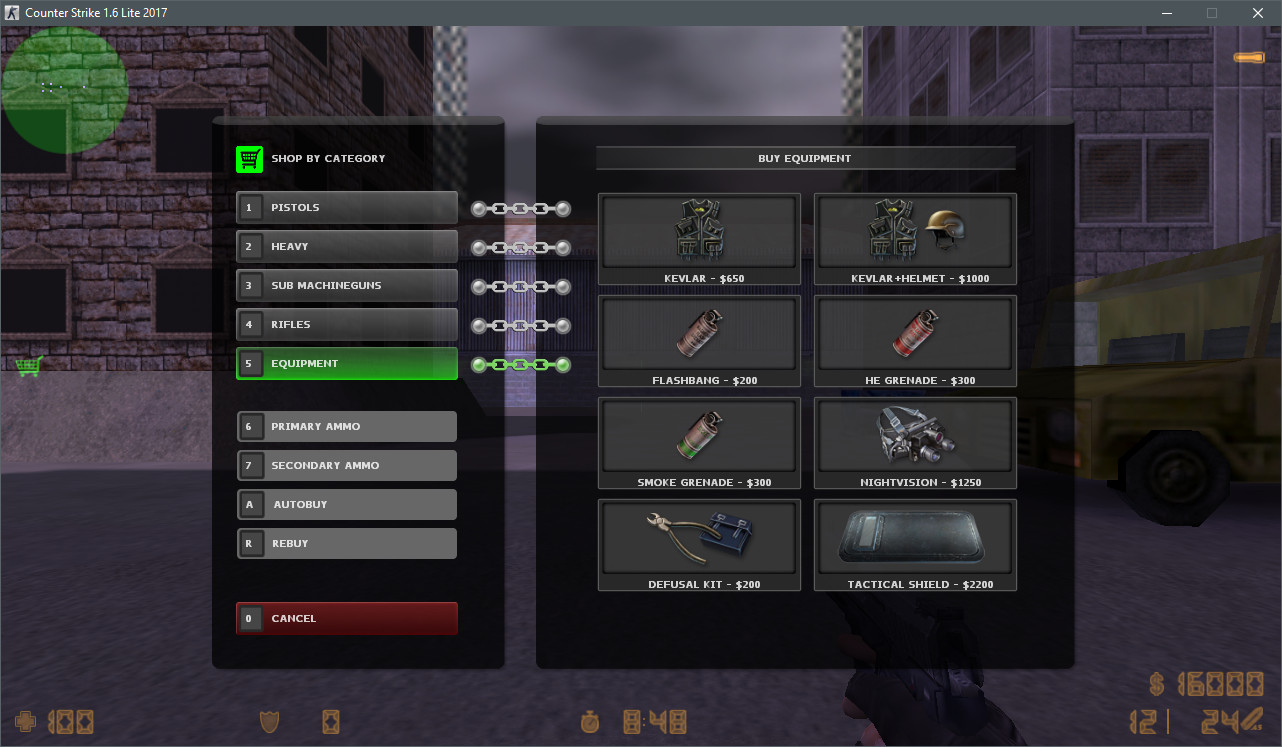The height and width of the screenshot is (747, 1282).
Task: Buy the Kevlar vest for $650
Action: pos(699,238)
